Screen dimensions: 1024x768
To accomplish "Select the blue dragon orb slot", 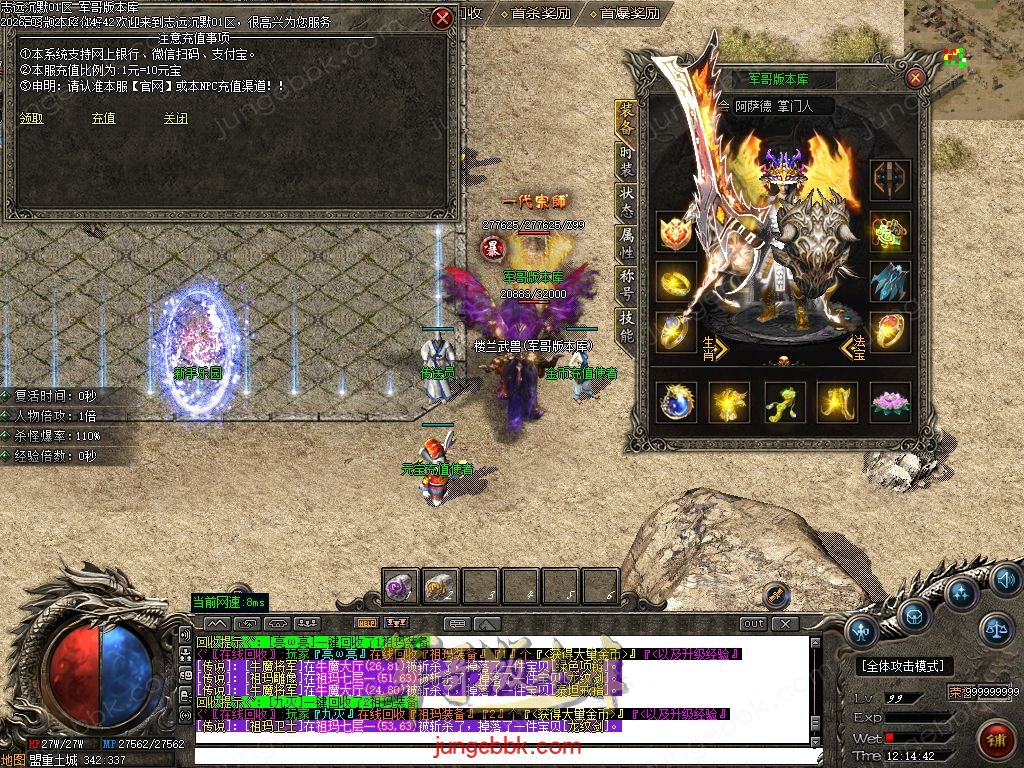I will (676, 402).
